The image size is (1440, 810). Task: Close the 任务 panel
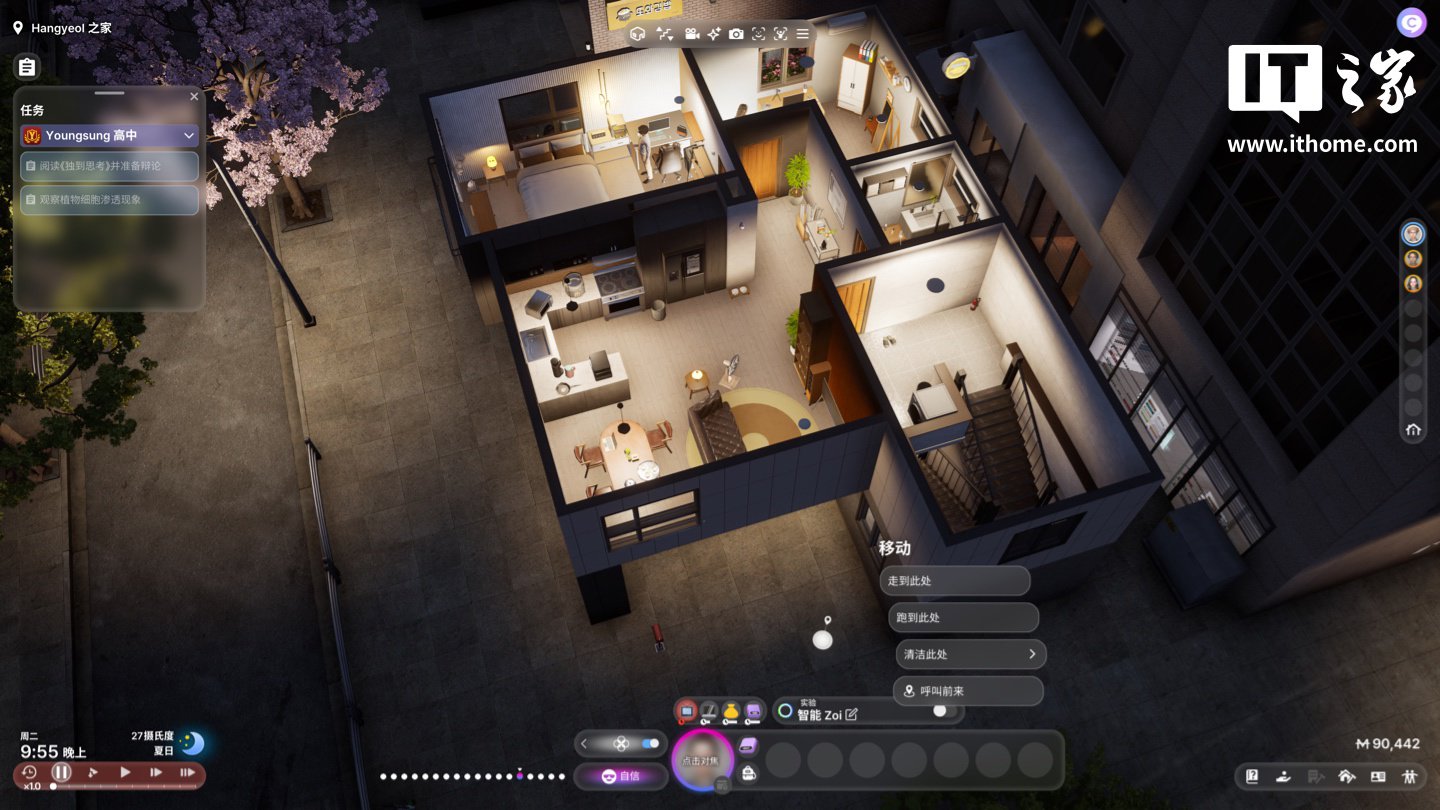coord(194,97)
